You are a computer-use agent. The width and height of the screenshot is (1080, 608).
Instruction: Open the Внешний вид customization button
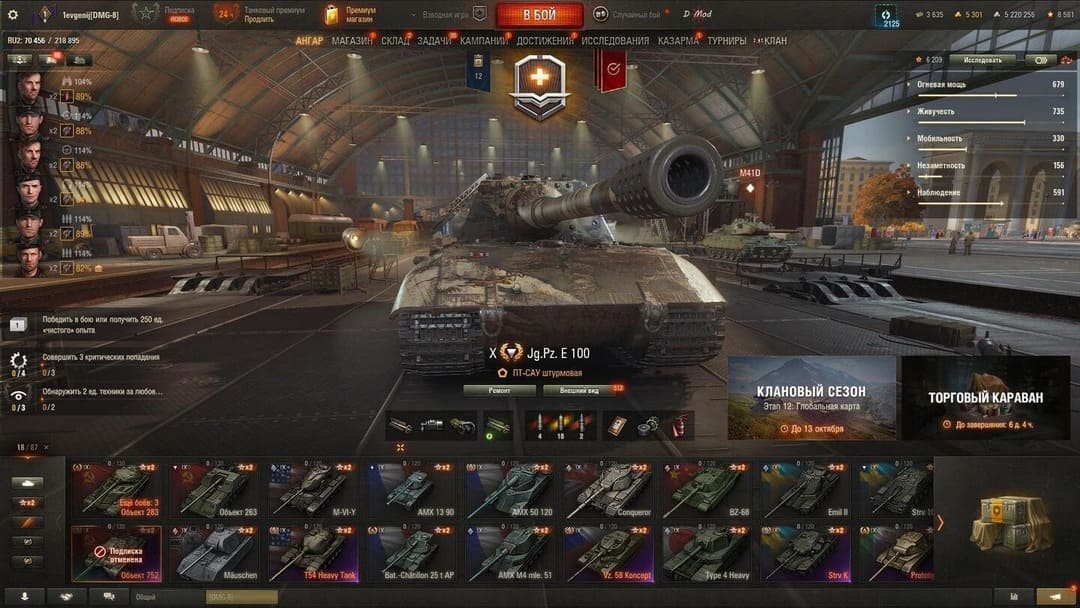579,390
